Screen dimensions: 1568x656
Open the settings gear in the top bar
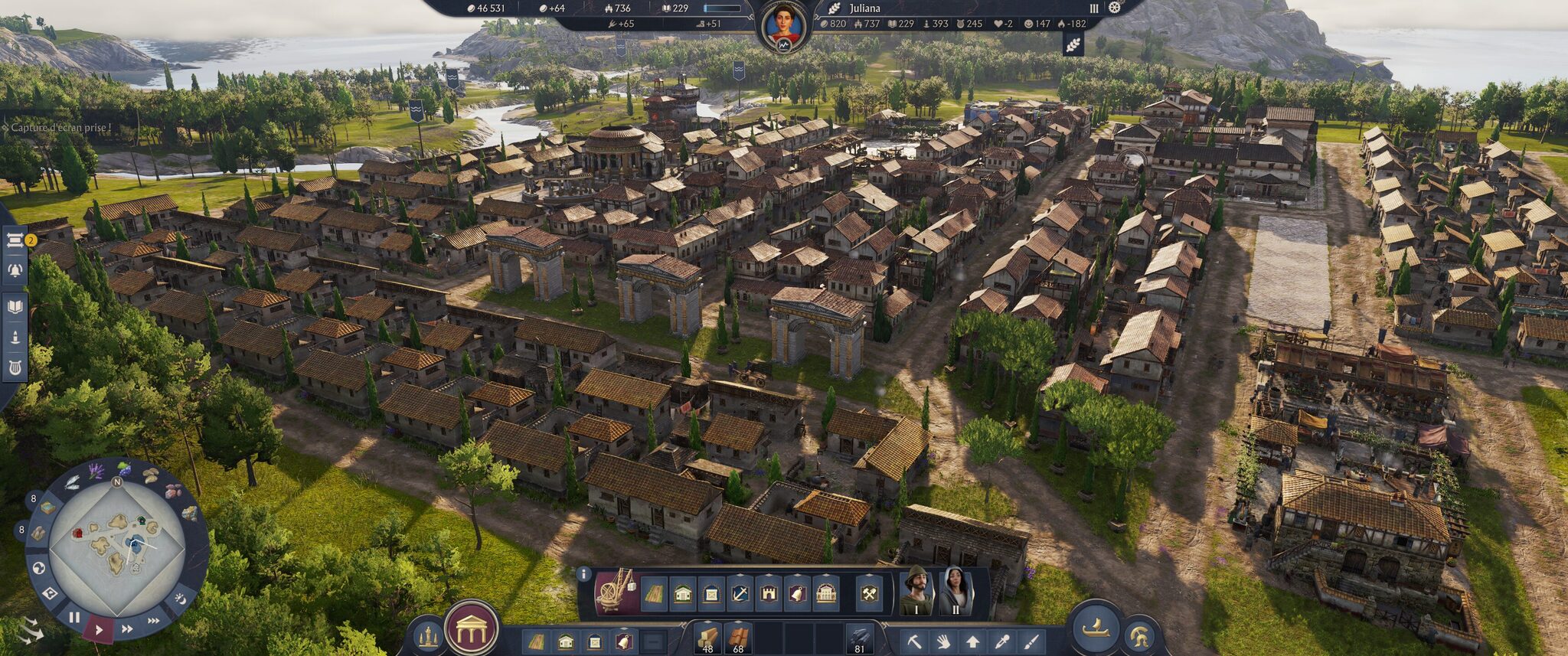coord(1115,8)
